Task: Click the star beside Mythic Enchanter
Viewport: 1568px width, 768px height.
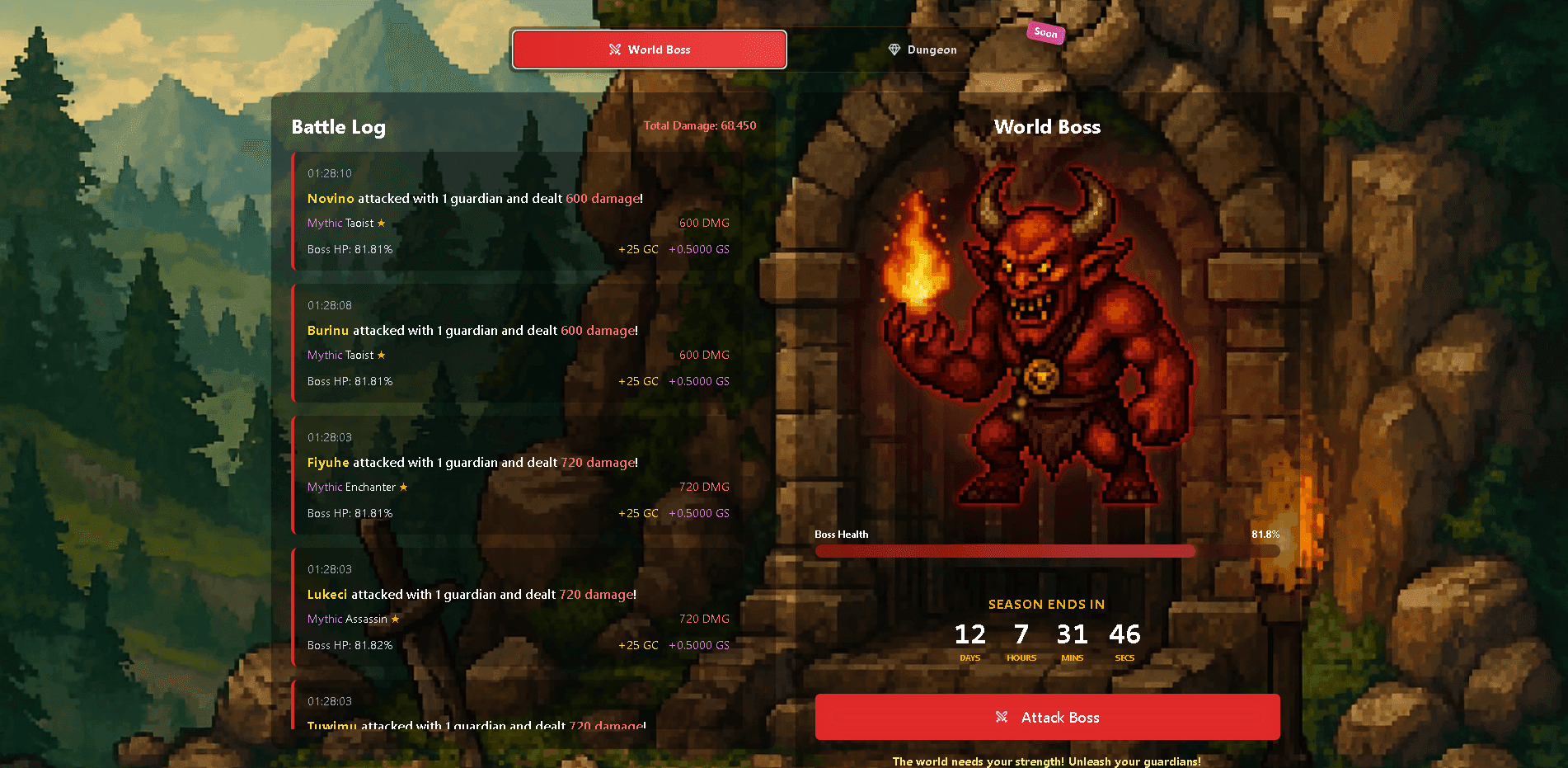Action: point(404,487)
